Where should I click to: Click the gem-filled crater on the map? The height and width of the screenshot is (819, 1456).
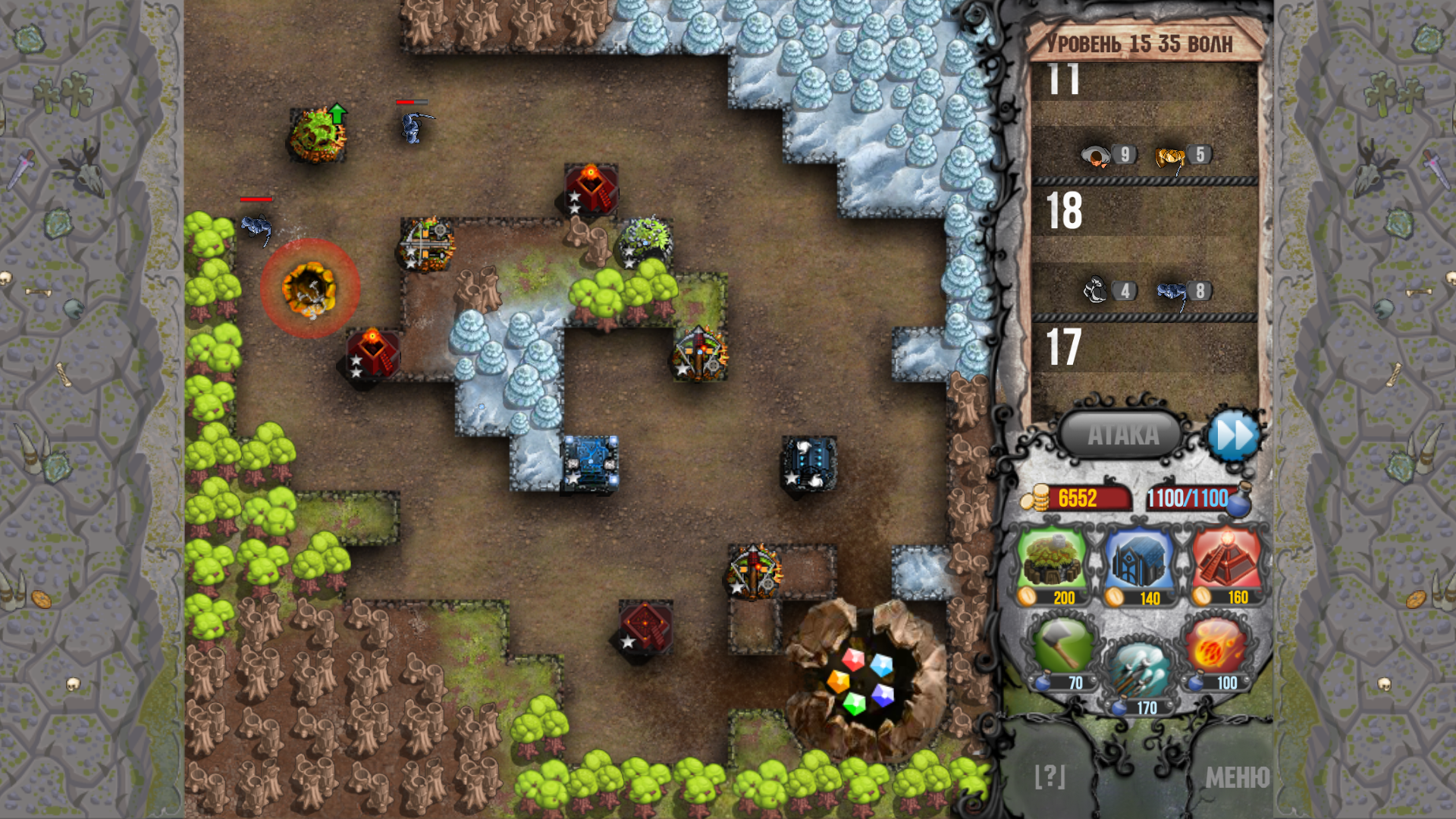point(864,679)
